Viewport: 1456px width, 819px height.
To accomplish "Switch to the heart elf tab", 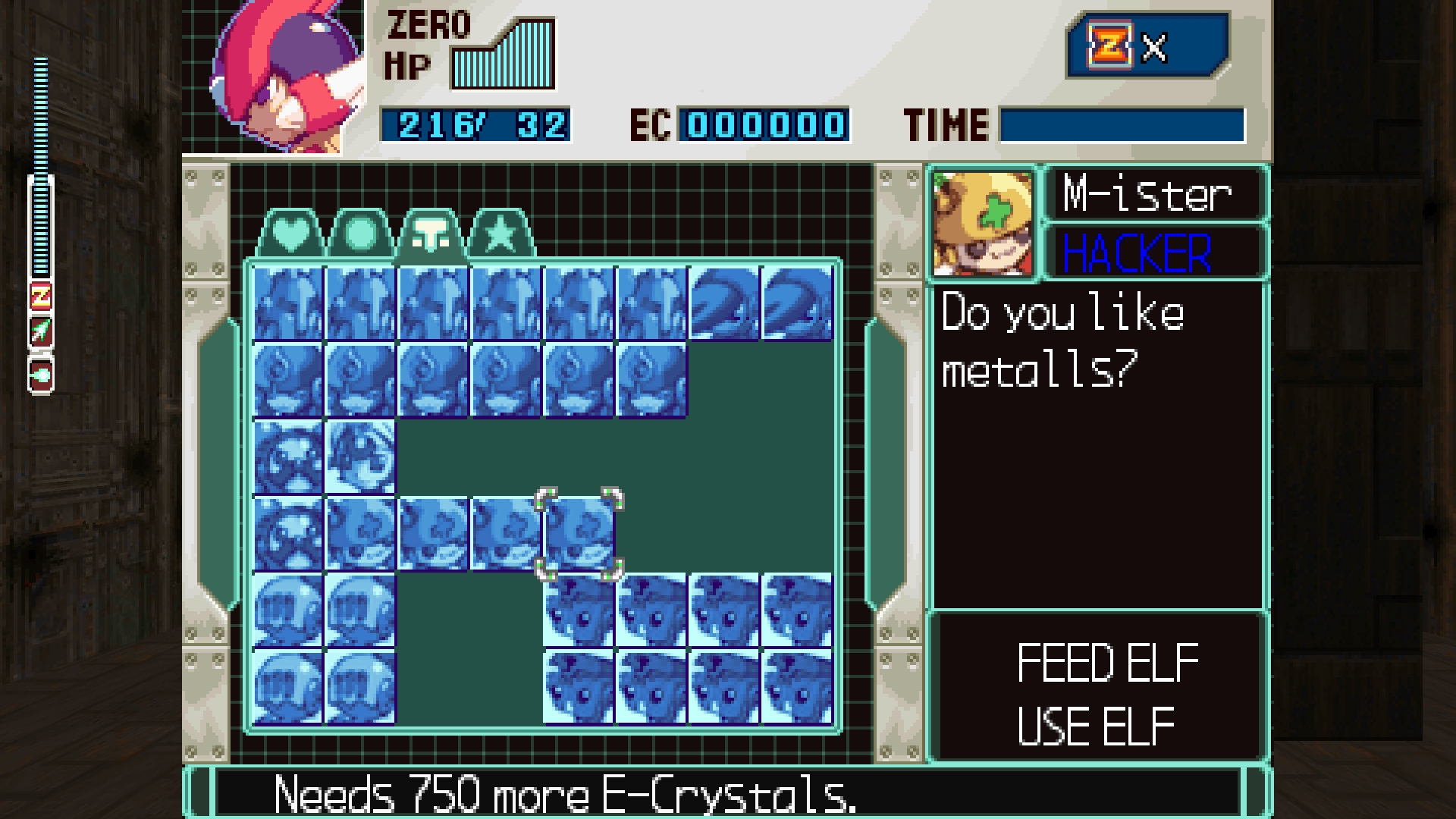I will pos(291,234).
